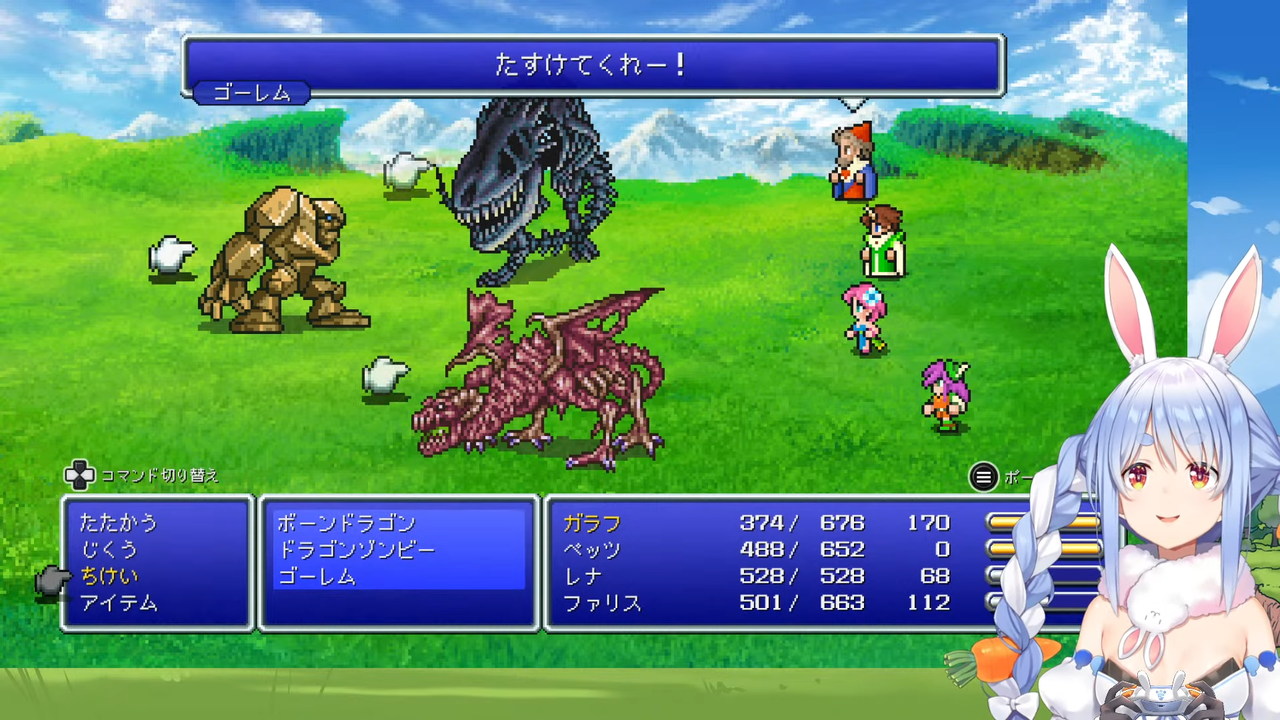Open the pause menu icon
The image size is (1280, 720).
(x=983, y=477)
